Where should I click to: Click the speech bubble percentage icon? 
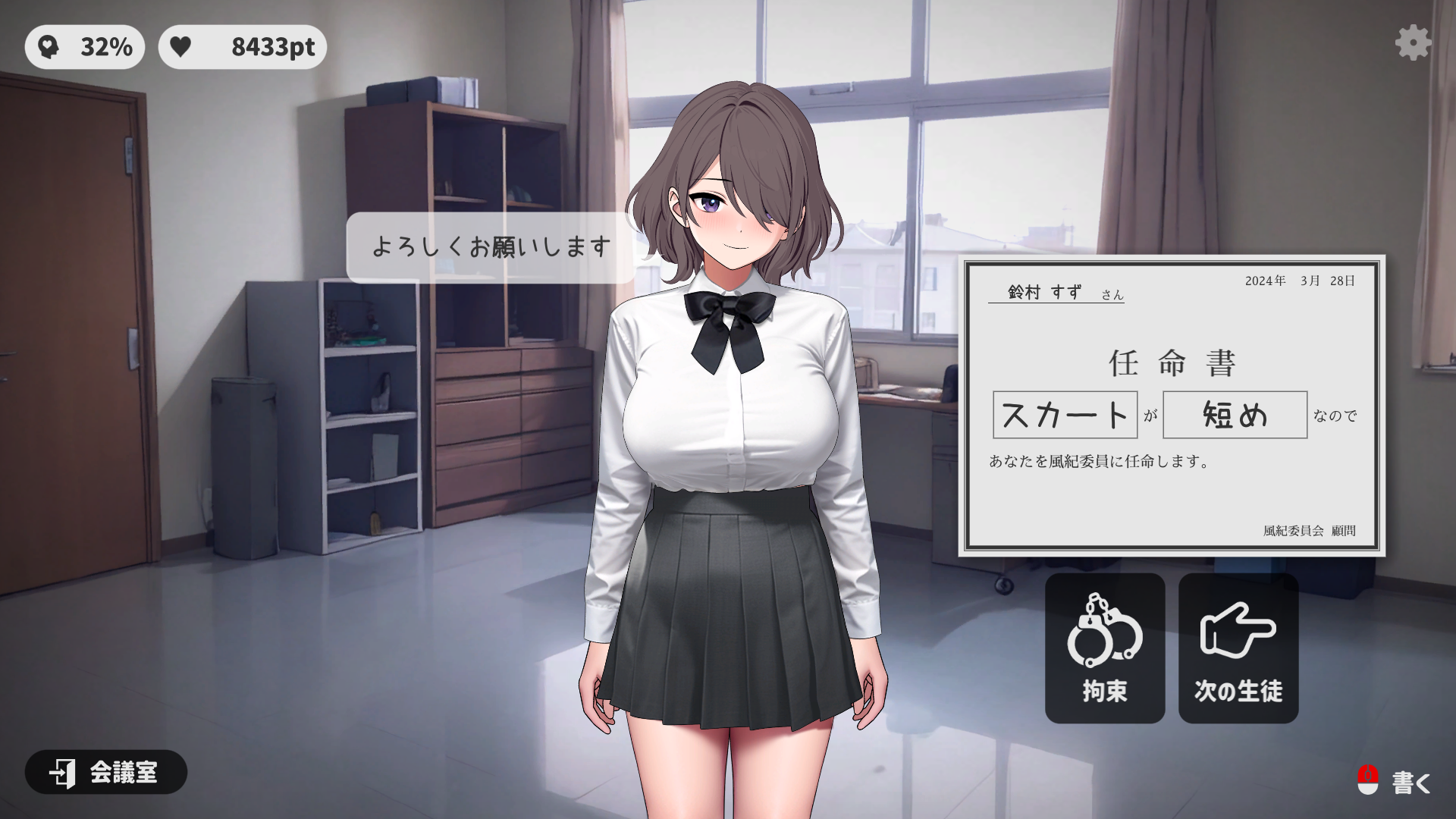click(x=48, y=46)
